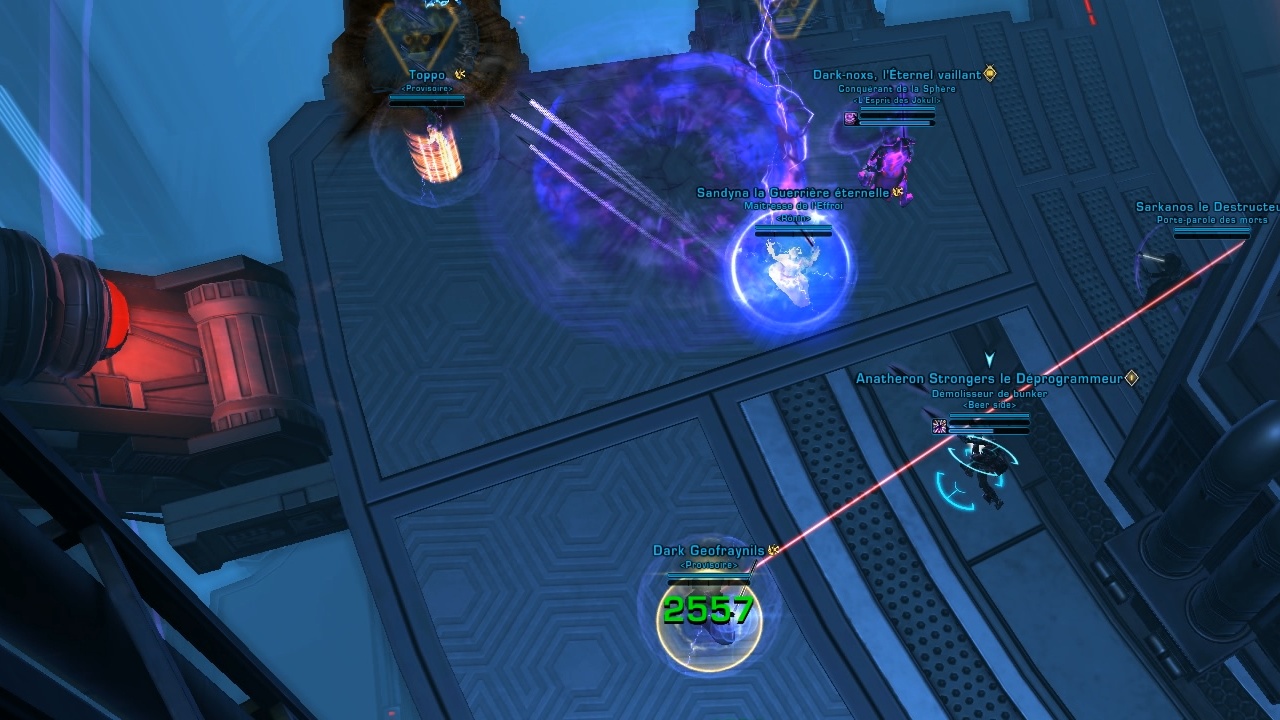Click the <Provisoire> tag under Dark Geofraynils
Screen dimensions: 1280x720
[x=709, y=564]
